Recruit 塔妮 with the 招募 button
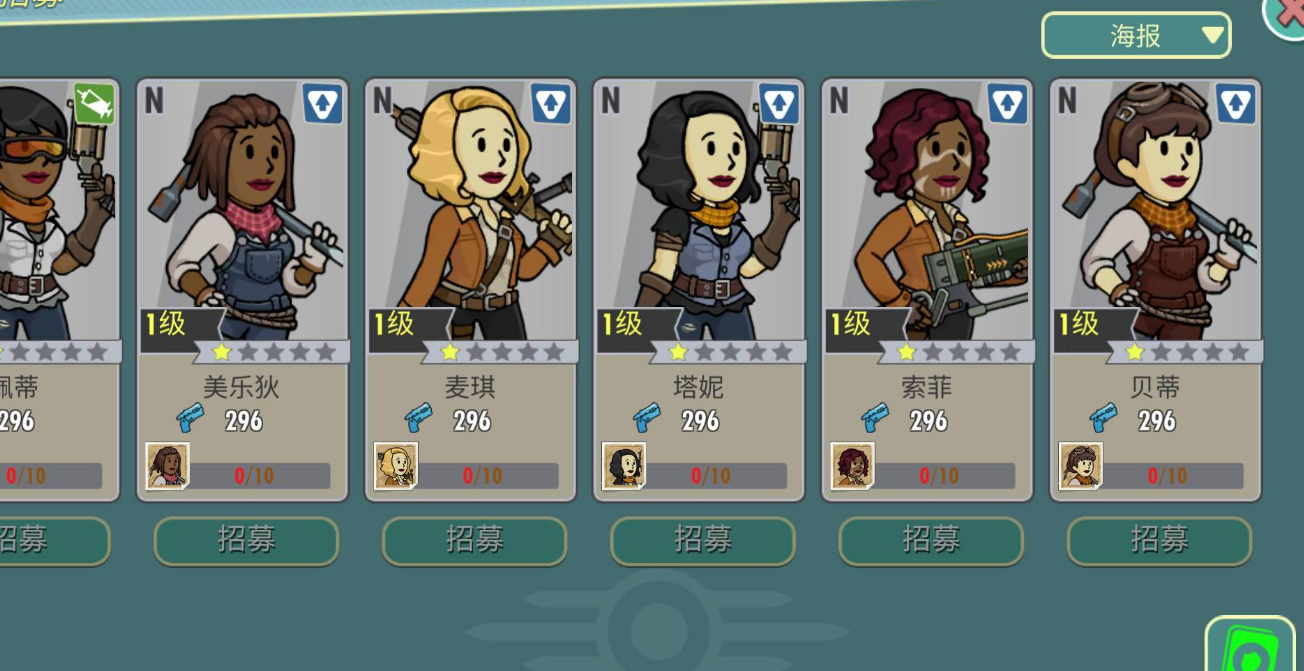Image resolution: width=1304 pixels, height=671 pixels. (x=703, y=541)
